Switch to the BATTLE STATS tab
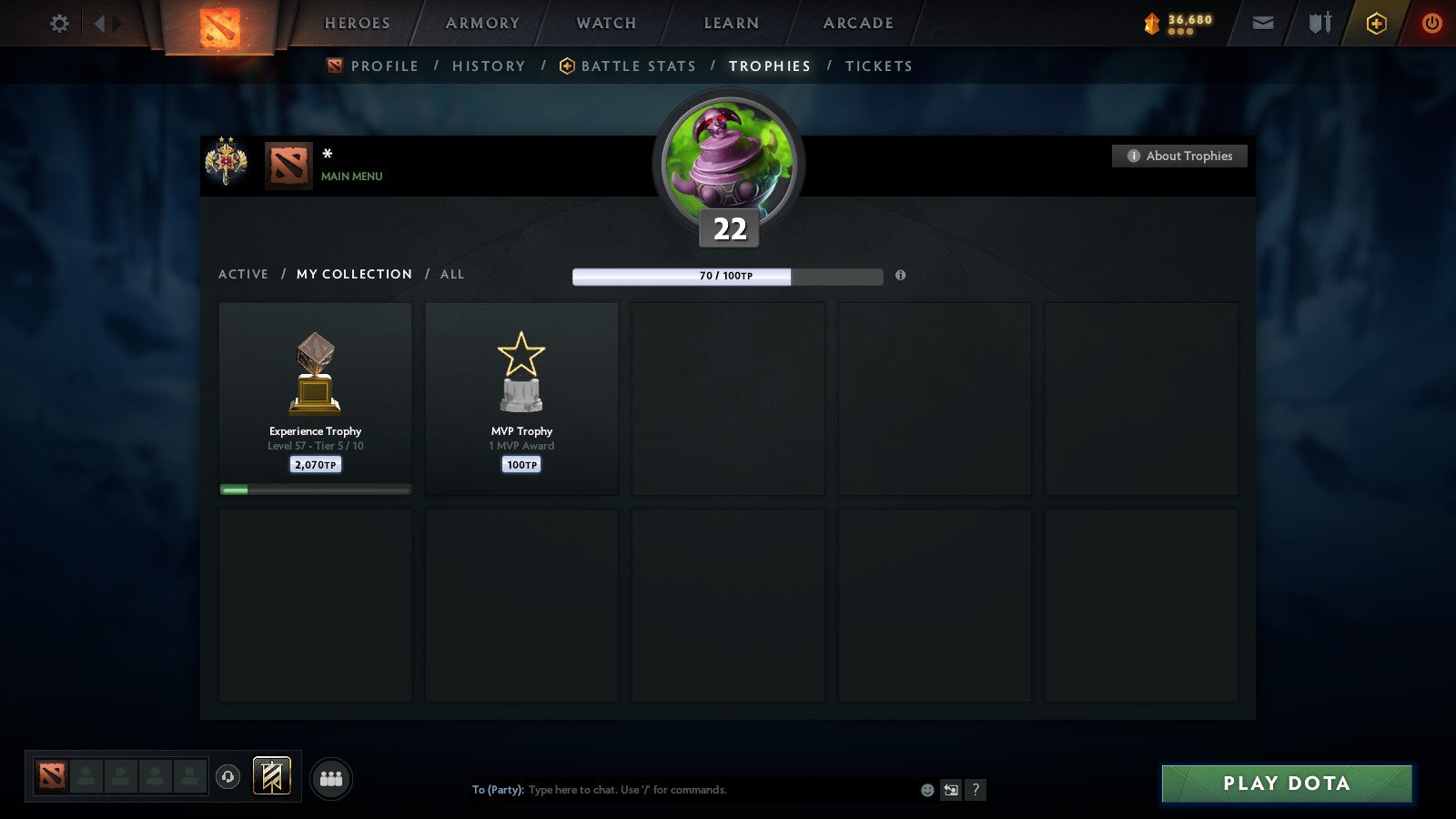Viewport: 1456px width, 819px height. point(639,66)
